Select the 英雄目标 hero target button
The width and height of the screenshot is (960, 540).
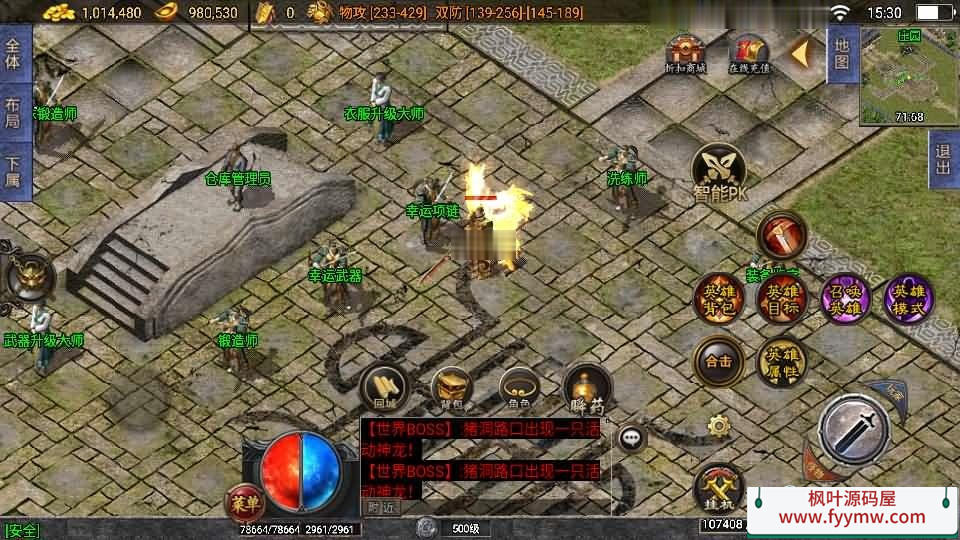tap(781, 298)
